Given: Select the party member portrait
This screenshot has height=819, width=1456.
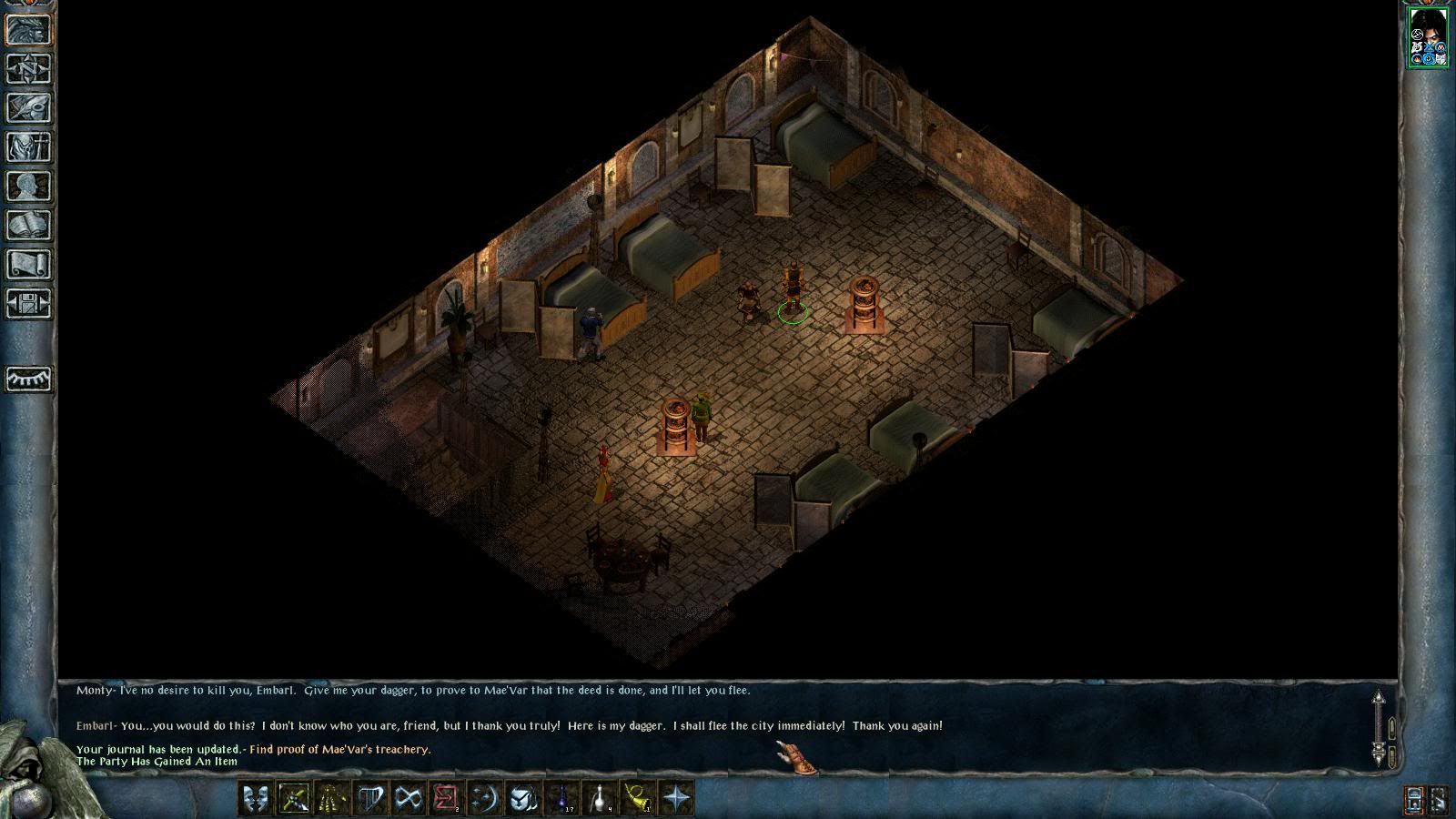Looking at the screenshot, I should click(1428, 36).
